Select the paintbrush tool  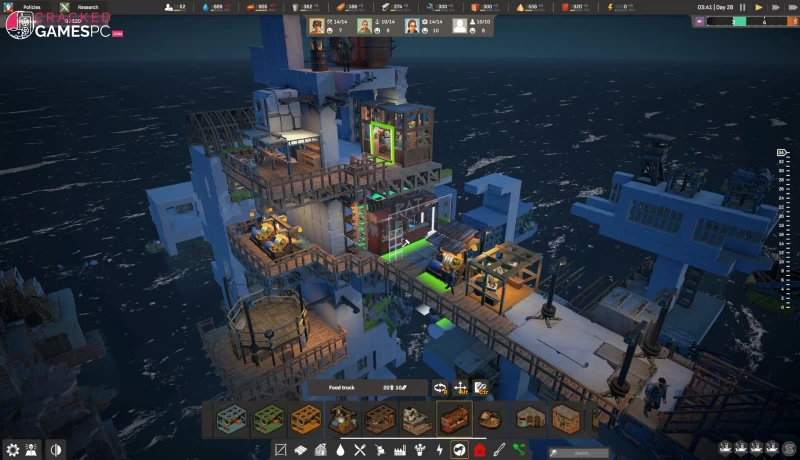pos(499,450)
